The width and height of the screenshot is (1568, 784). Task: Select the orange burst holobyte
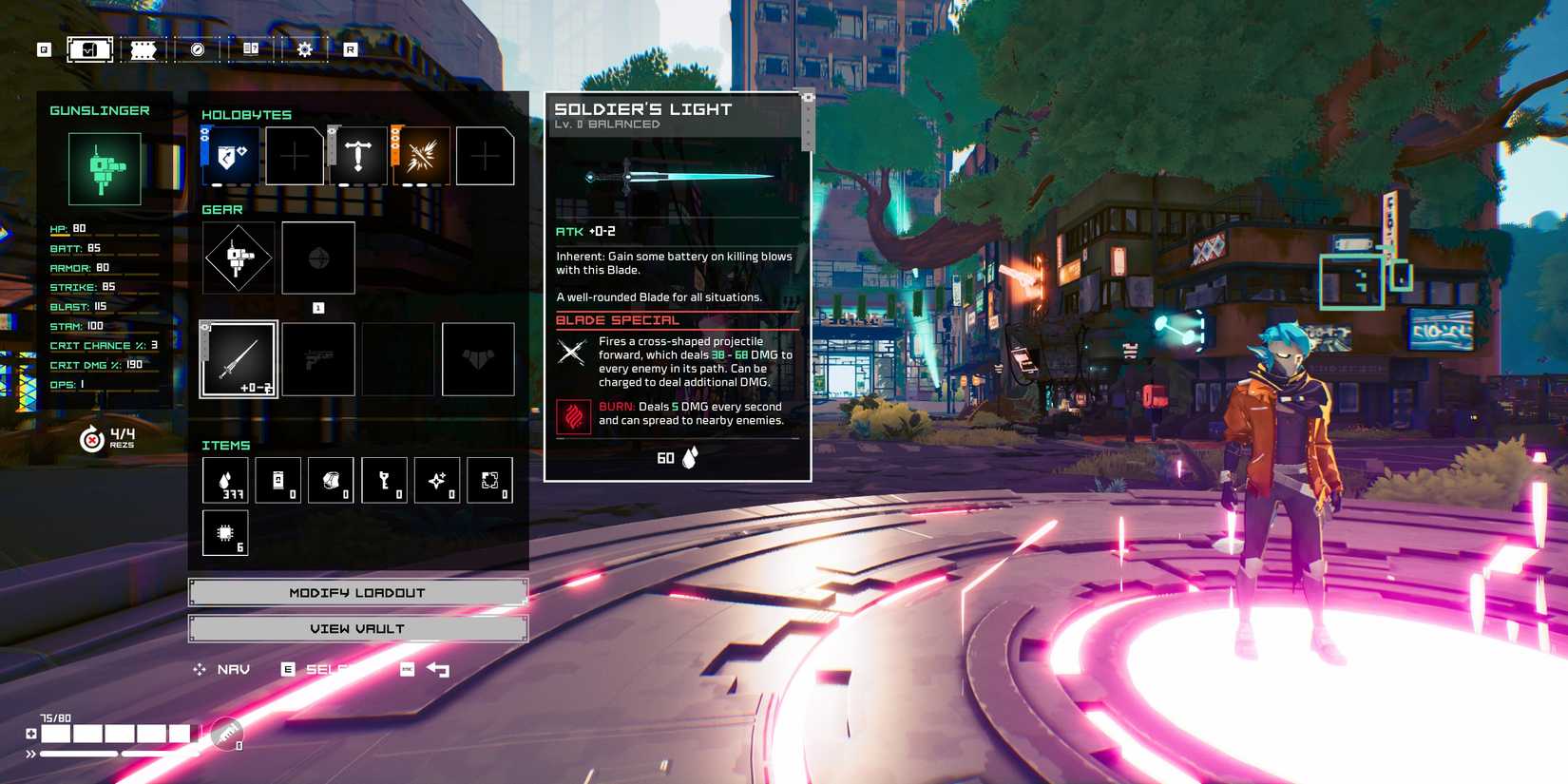click(x=421, y=155)
